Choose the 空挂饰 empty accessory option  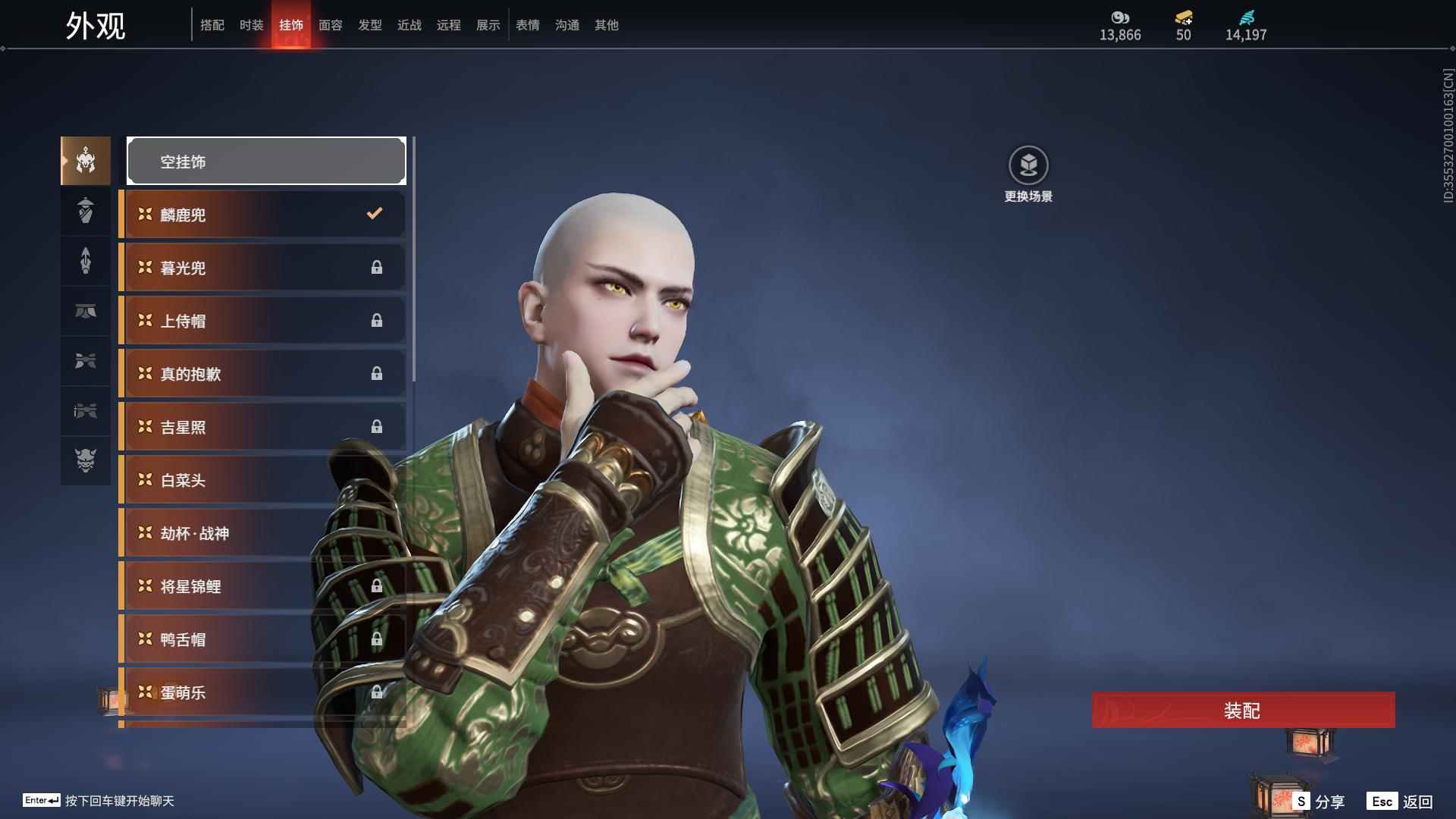coord(266,162)
